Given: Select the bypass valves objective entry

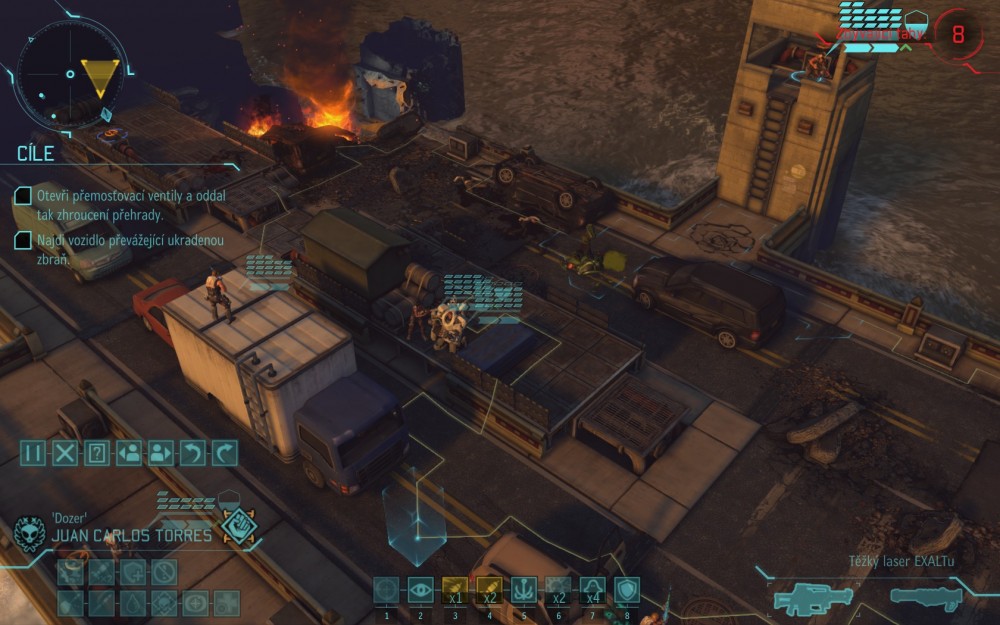Looking at the screenshot, I should point(105,203).
